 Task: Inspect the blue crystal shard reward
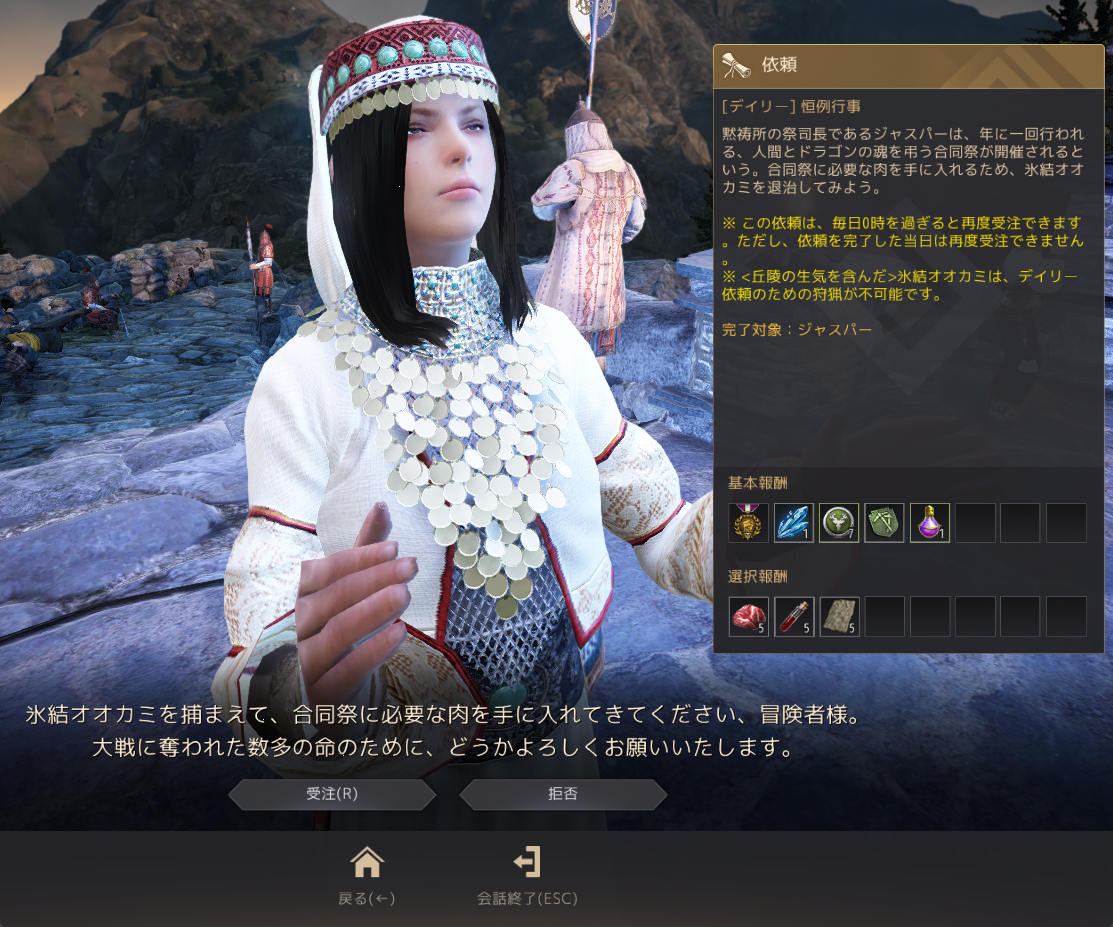(794, 523)
